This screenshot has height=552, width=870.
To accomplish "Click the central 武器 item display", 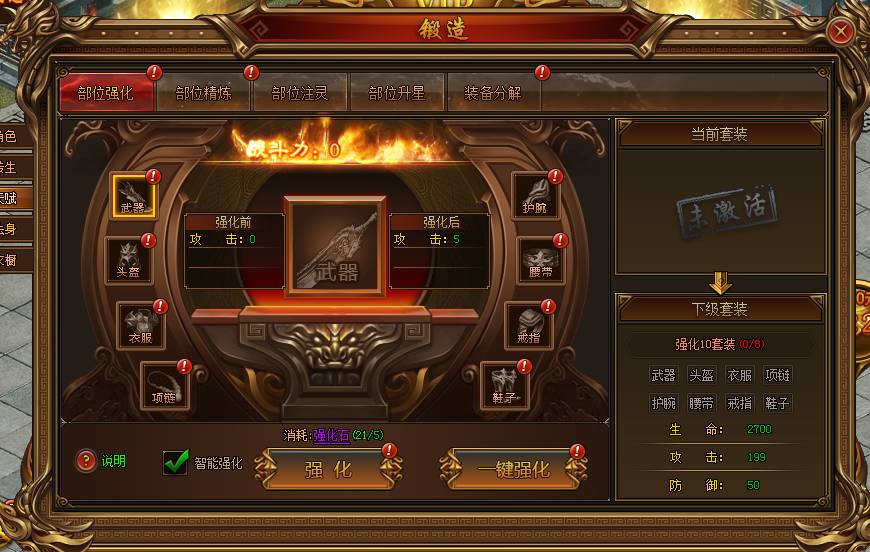I will pyautogui.click(x=335, y=246).
